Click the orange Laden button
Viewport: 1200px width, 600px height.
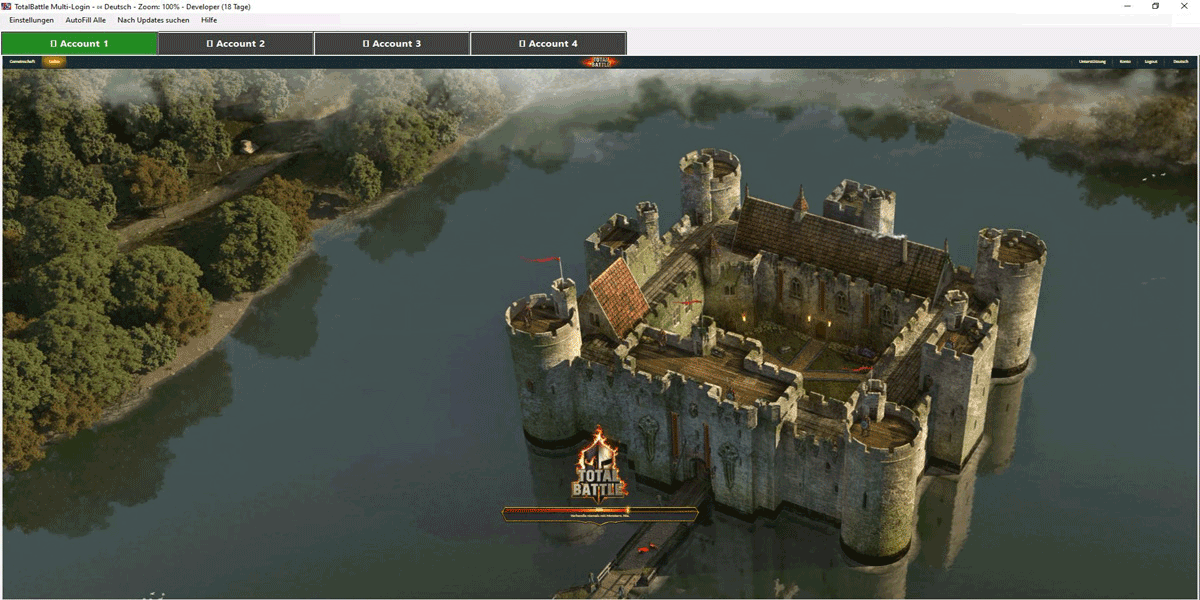(x=55, y=62)
